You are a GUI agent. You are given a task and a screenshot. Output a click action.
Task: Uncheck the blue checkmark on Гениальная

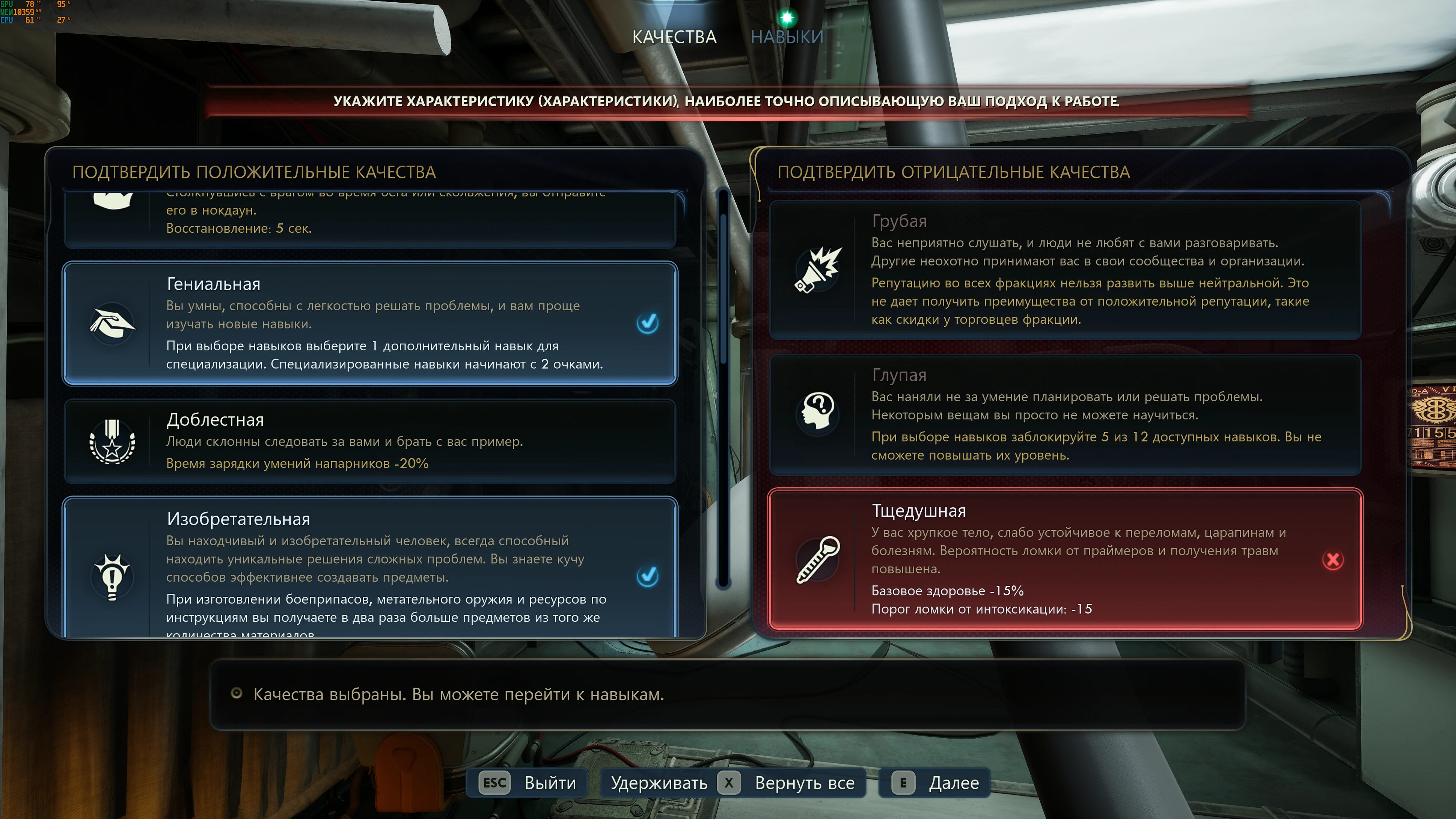click(x=647, y=323)
